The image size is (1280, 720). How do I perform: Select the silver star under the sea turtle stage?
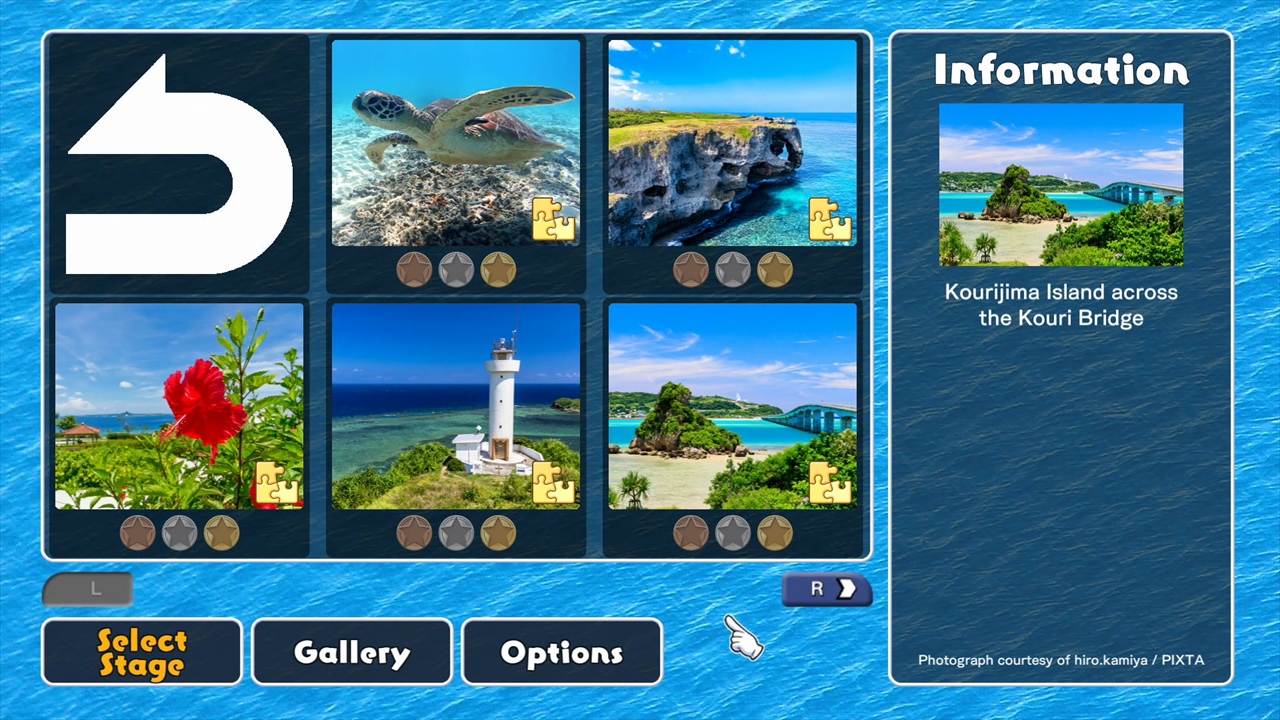click(456, 269)
